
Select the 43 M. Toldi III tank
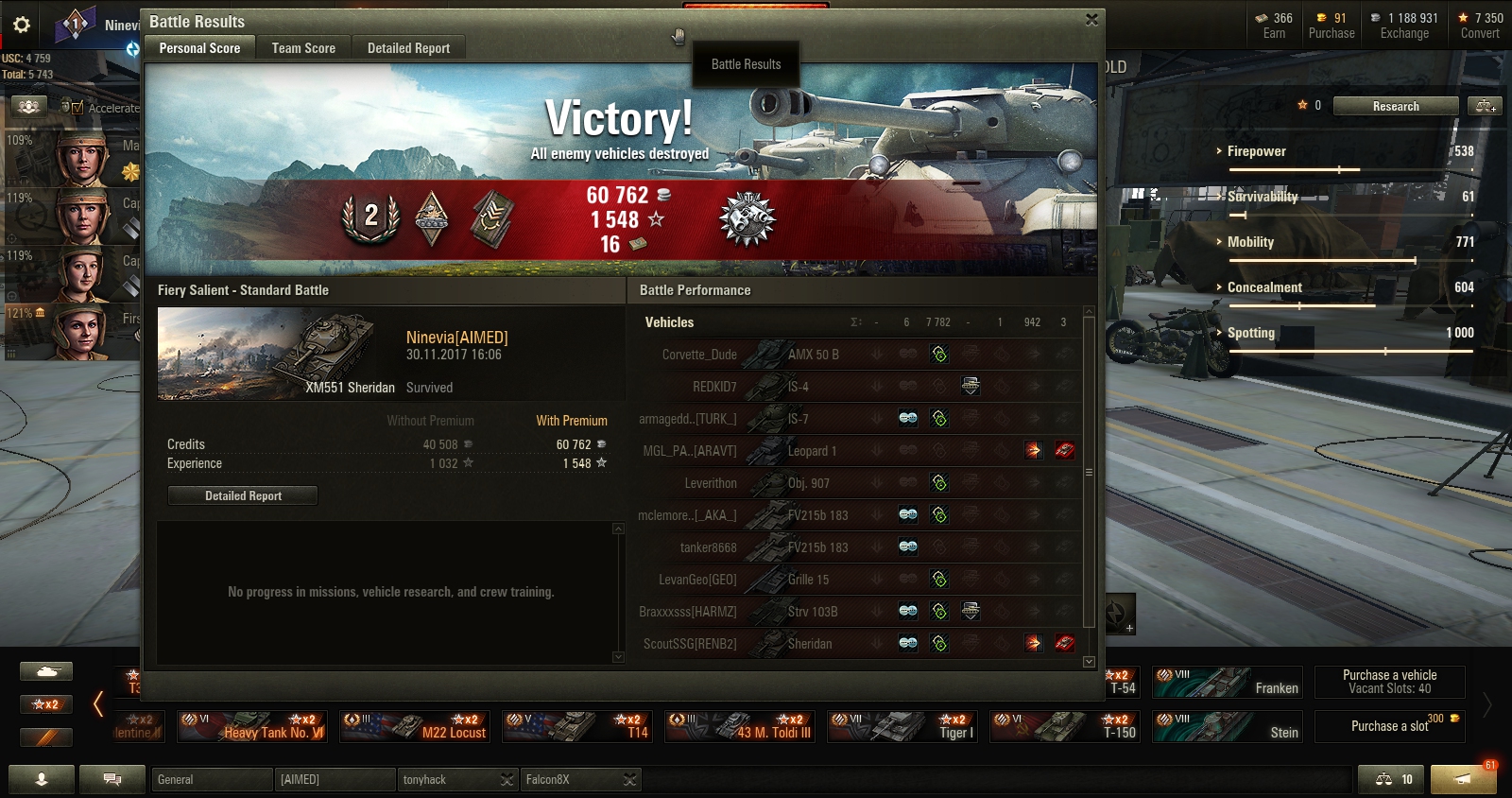coord(741,727)
